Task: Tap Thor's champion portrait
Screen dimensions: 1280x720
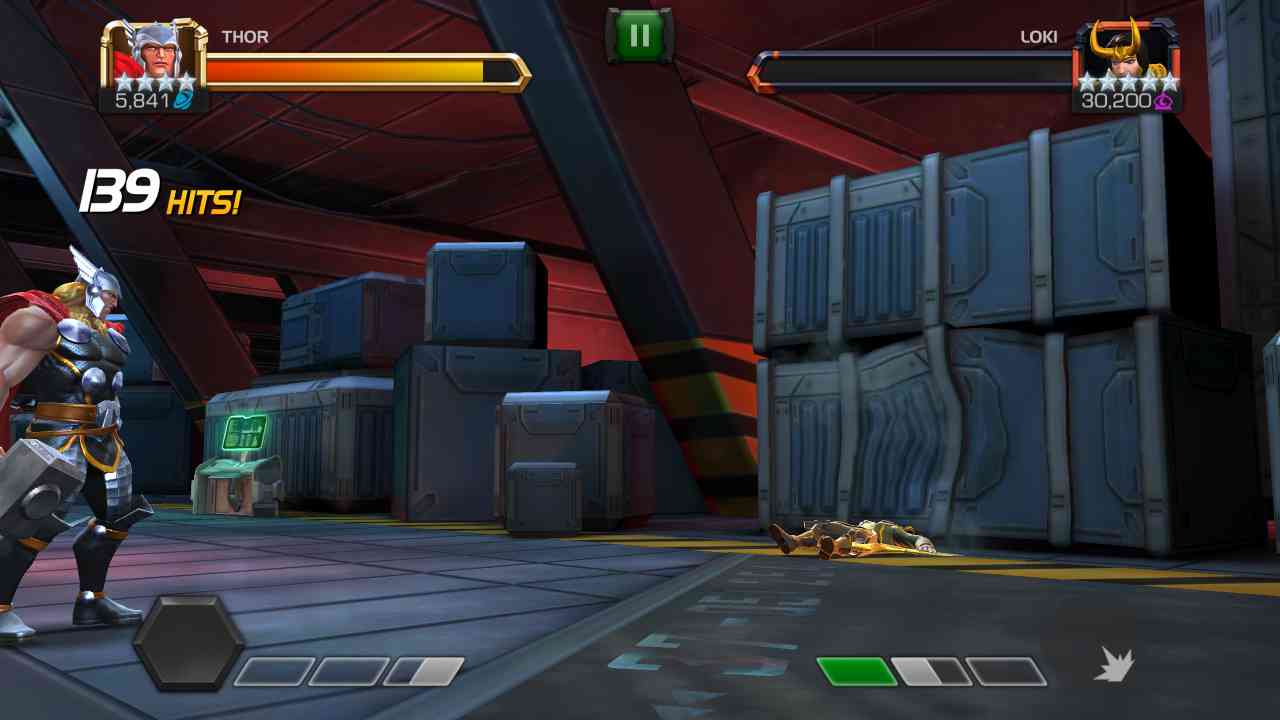Action: coord(153,56)
